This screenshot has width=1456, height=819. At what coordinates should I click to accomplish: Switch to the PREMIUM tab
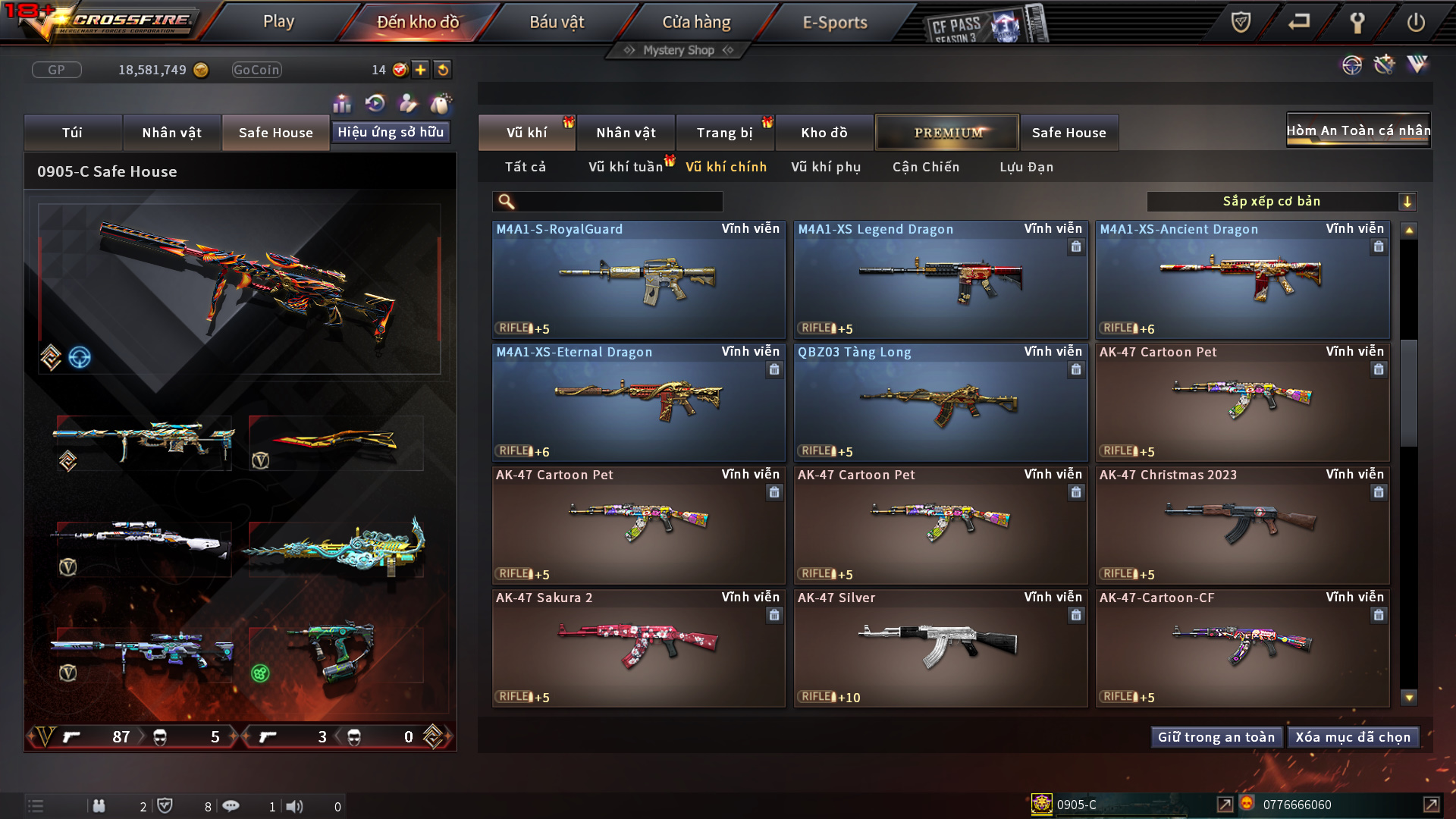(x=947, y=133)
